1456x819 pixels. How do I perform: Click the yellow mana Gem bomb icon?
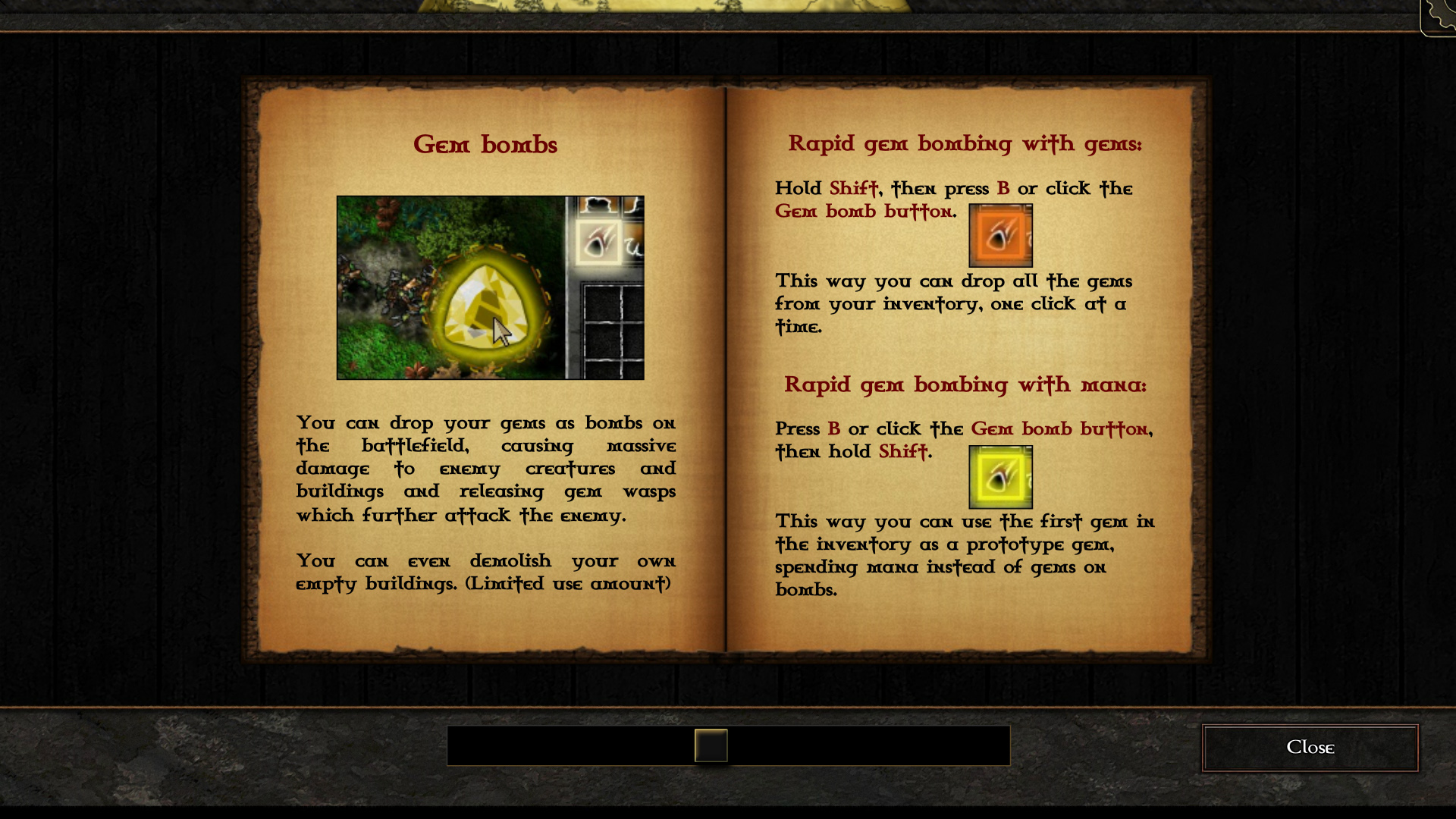(x=1000, y=476)
